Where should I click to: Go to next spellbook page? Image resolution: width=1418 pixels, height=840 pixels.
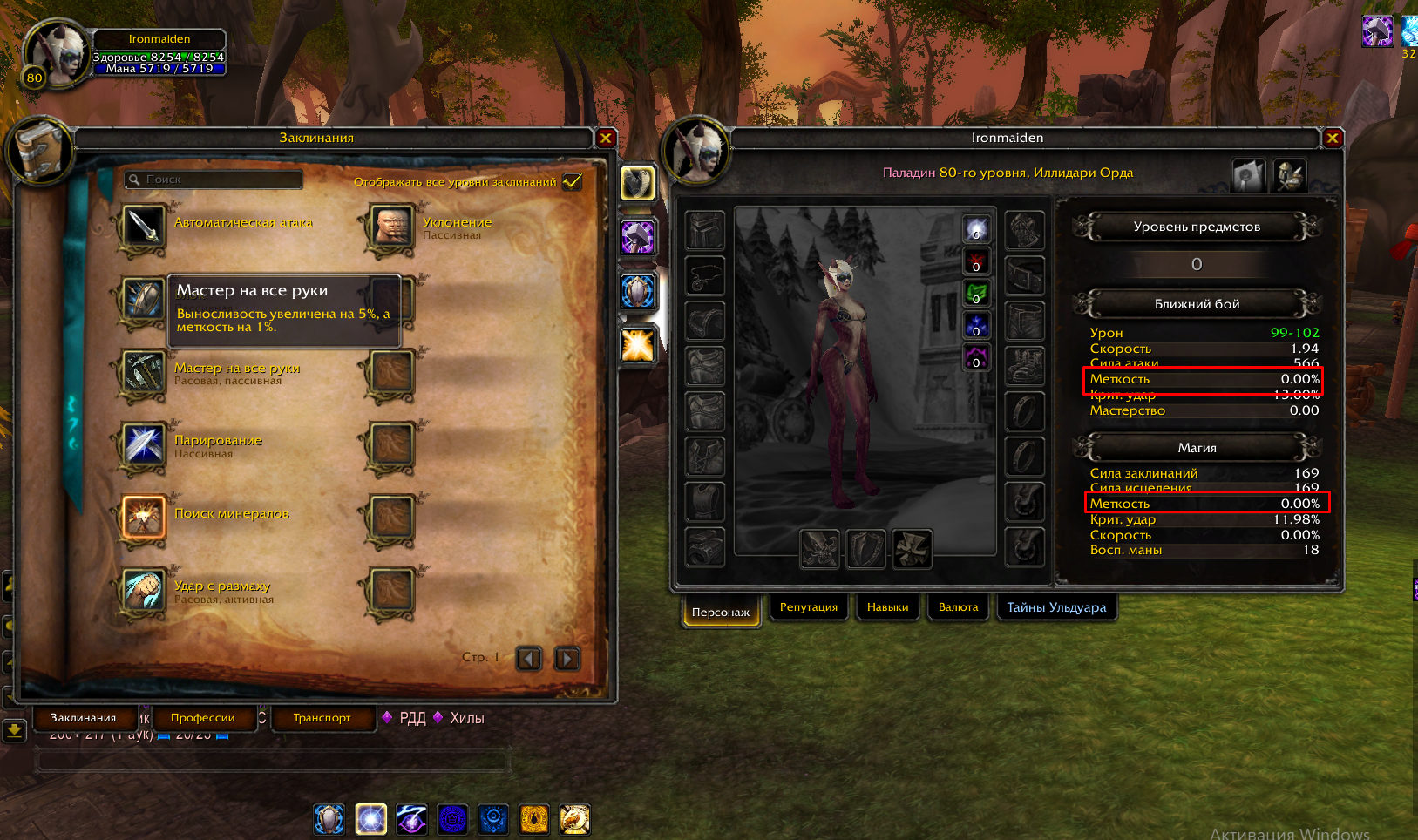(x=567, y=659)
